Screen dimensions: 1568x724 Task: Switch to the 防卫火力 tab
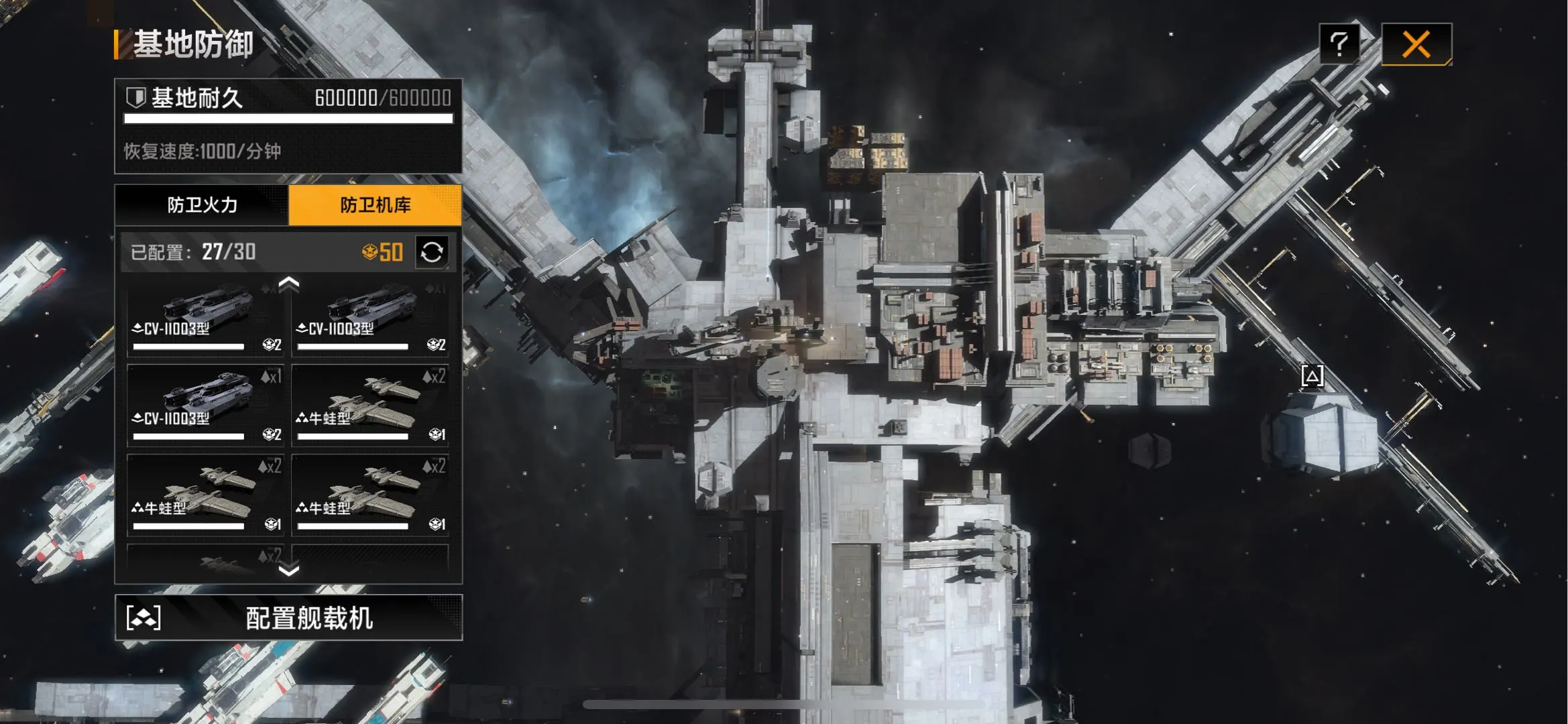pyautogui.click(x=202, y=205)
